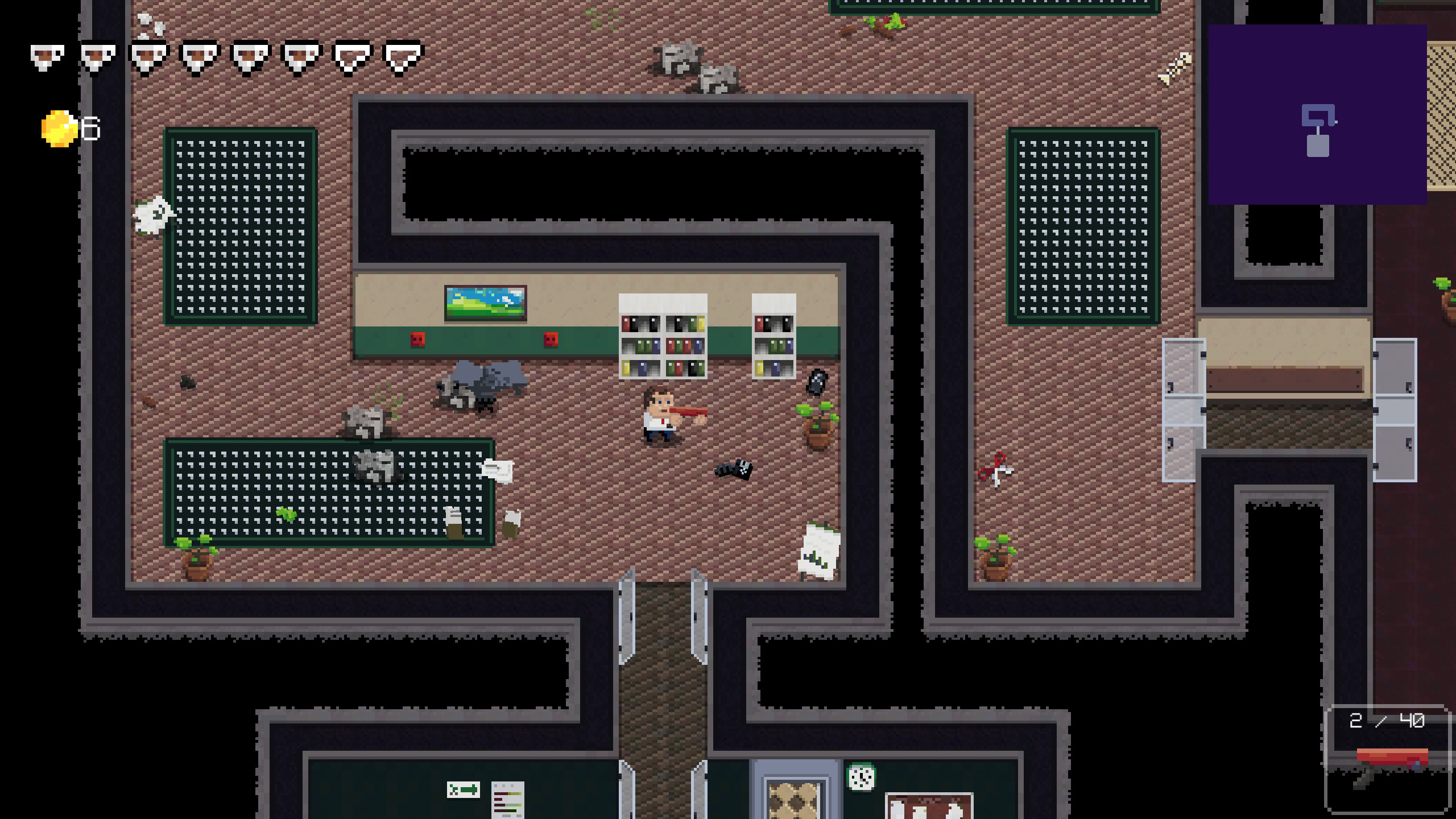Click the red pistol icon in ammo panel
Viewport: 1456px width, 819px height.
tap(1392, 758)
